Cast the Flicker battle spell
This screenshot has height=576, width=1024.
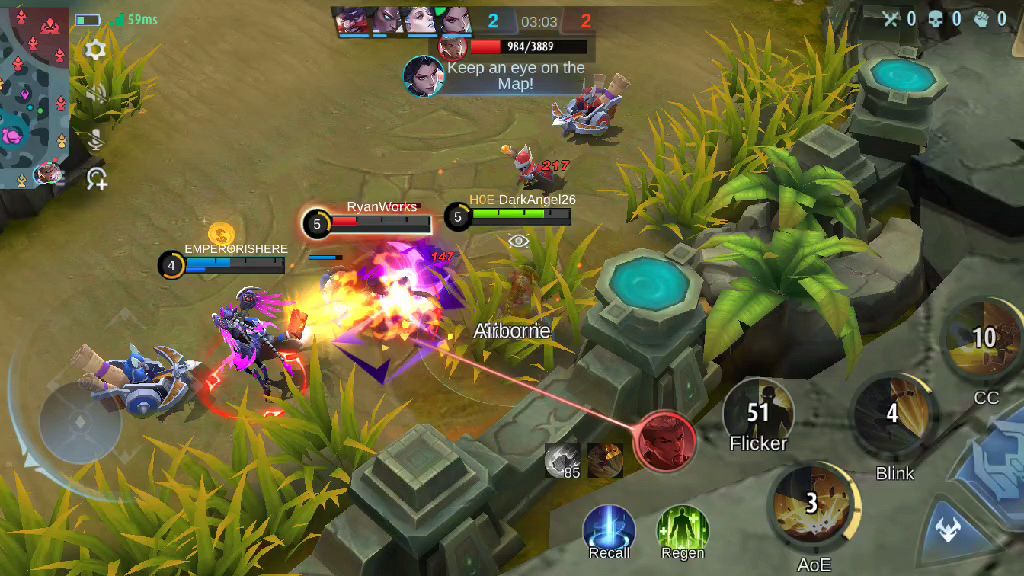point(758,412)
